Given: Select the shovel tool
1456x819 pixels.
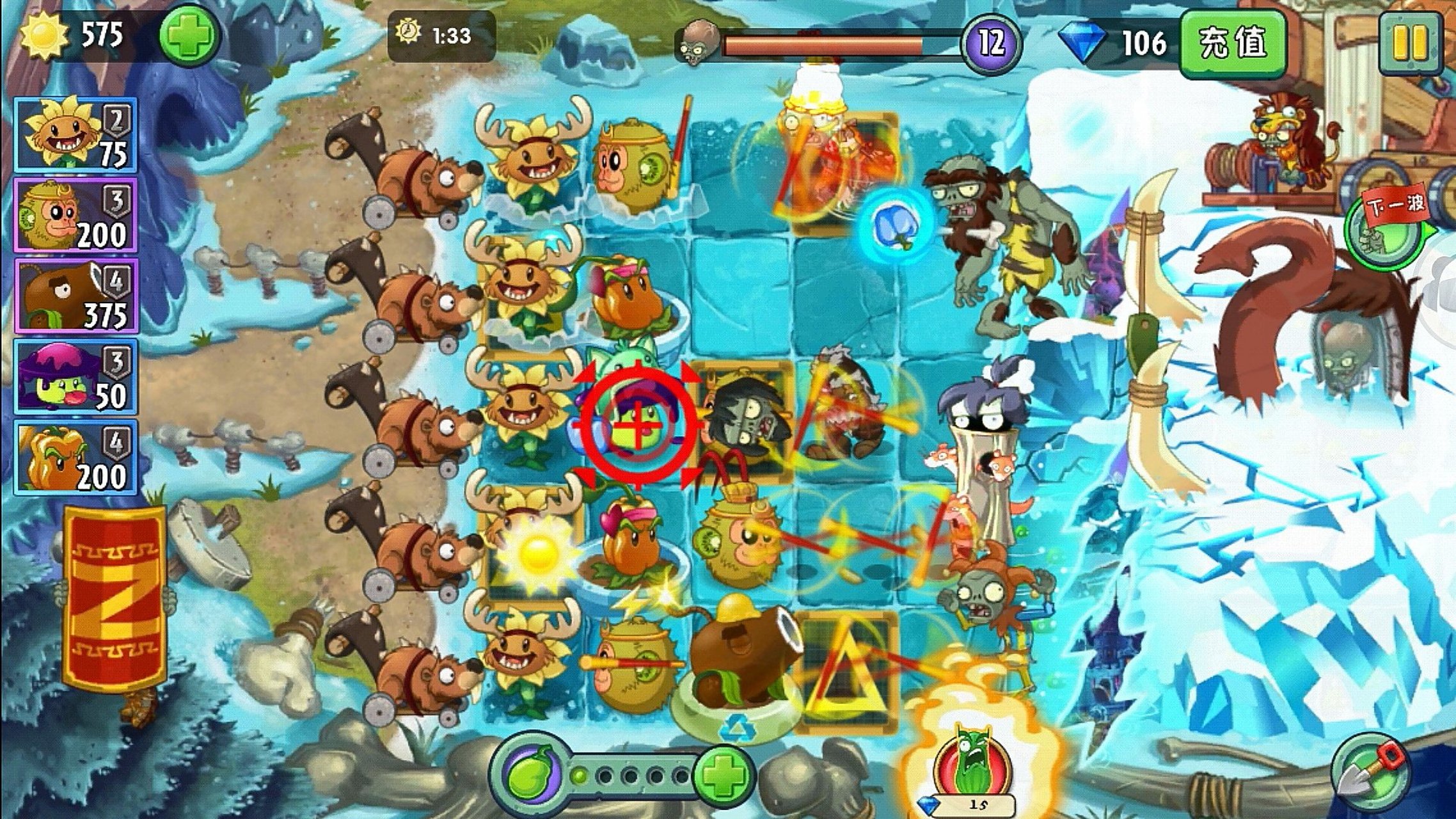Looking at the screenshot, I should pos(1370,772).
